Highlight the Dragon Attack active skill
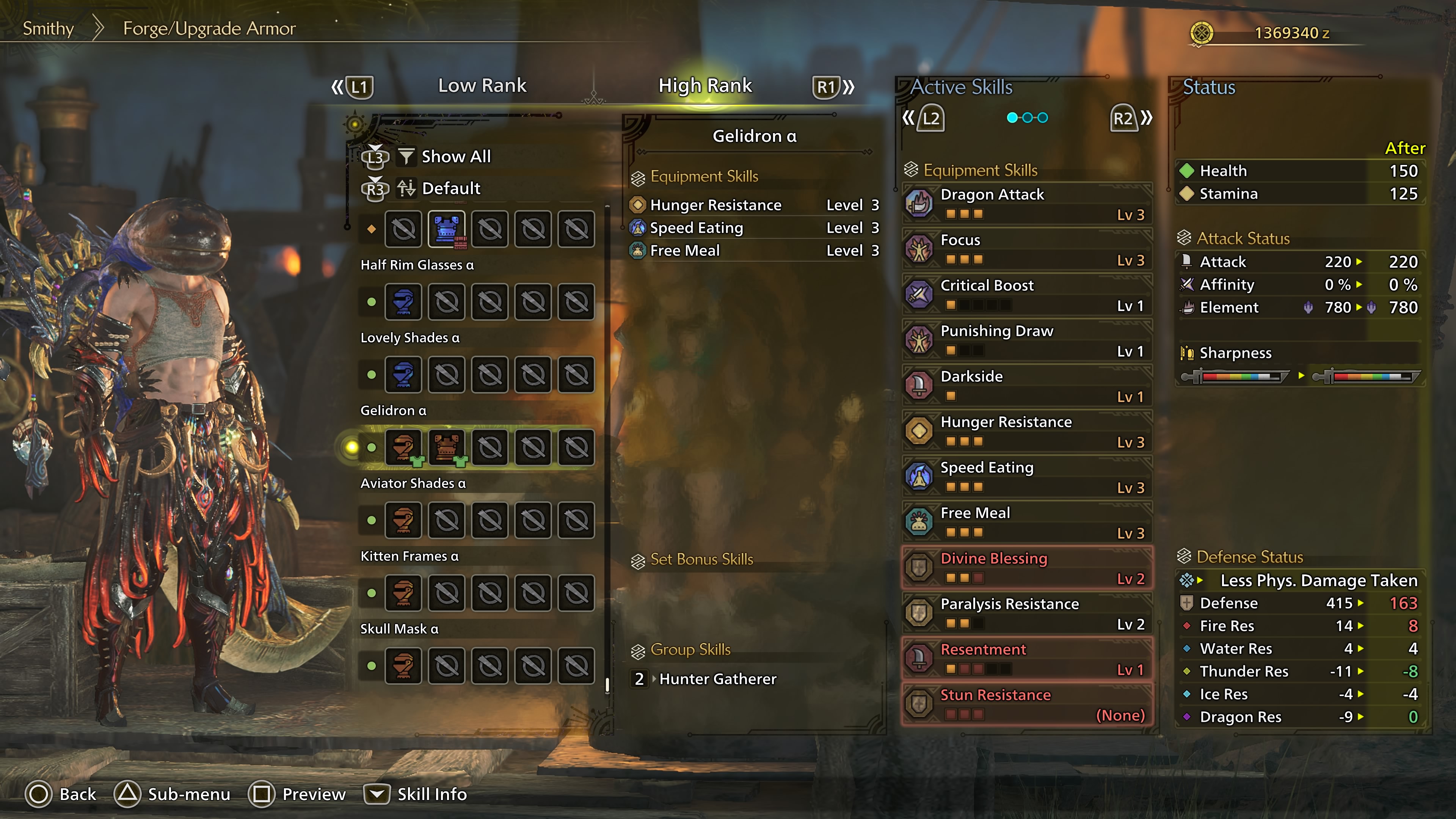This screenshot has height=819, width=1456. [x=1026, y=204]
